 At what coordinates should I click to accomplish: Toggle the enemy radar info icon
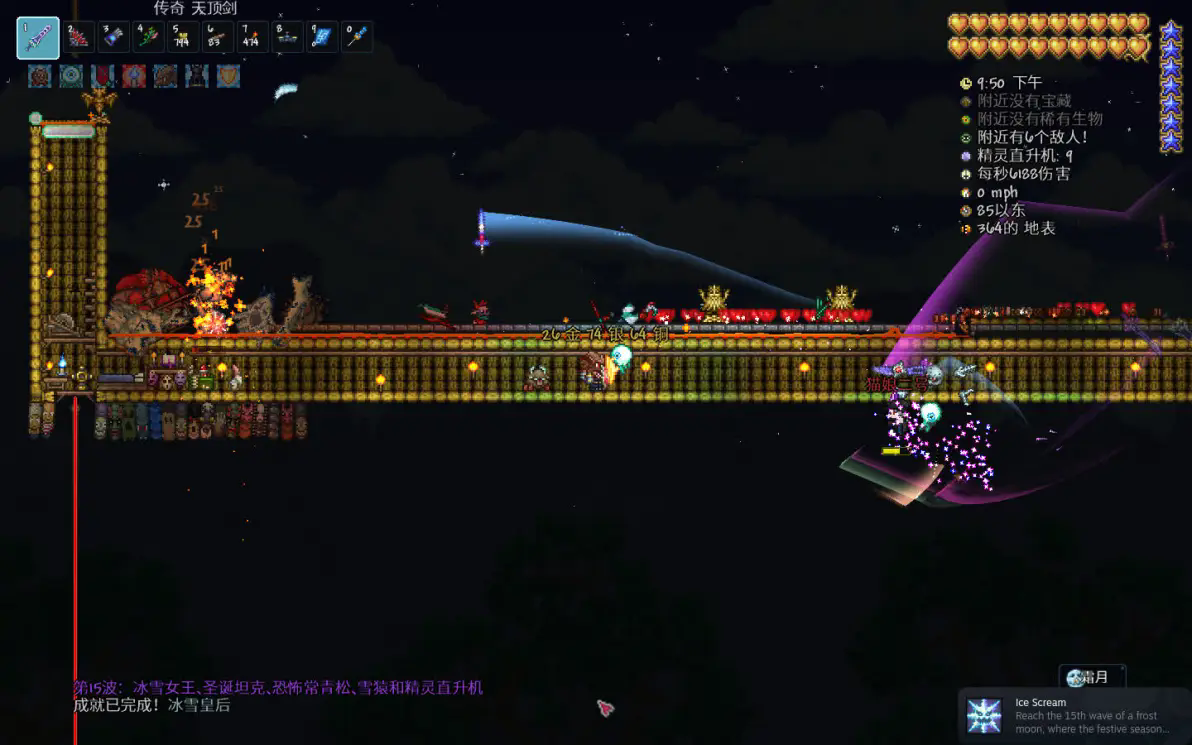coord(966,138)
